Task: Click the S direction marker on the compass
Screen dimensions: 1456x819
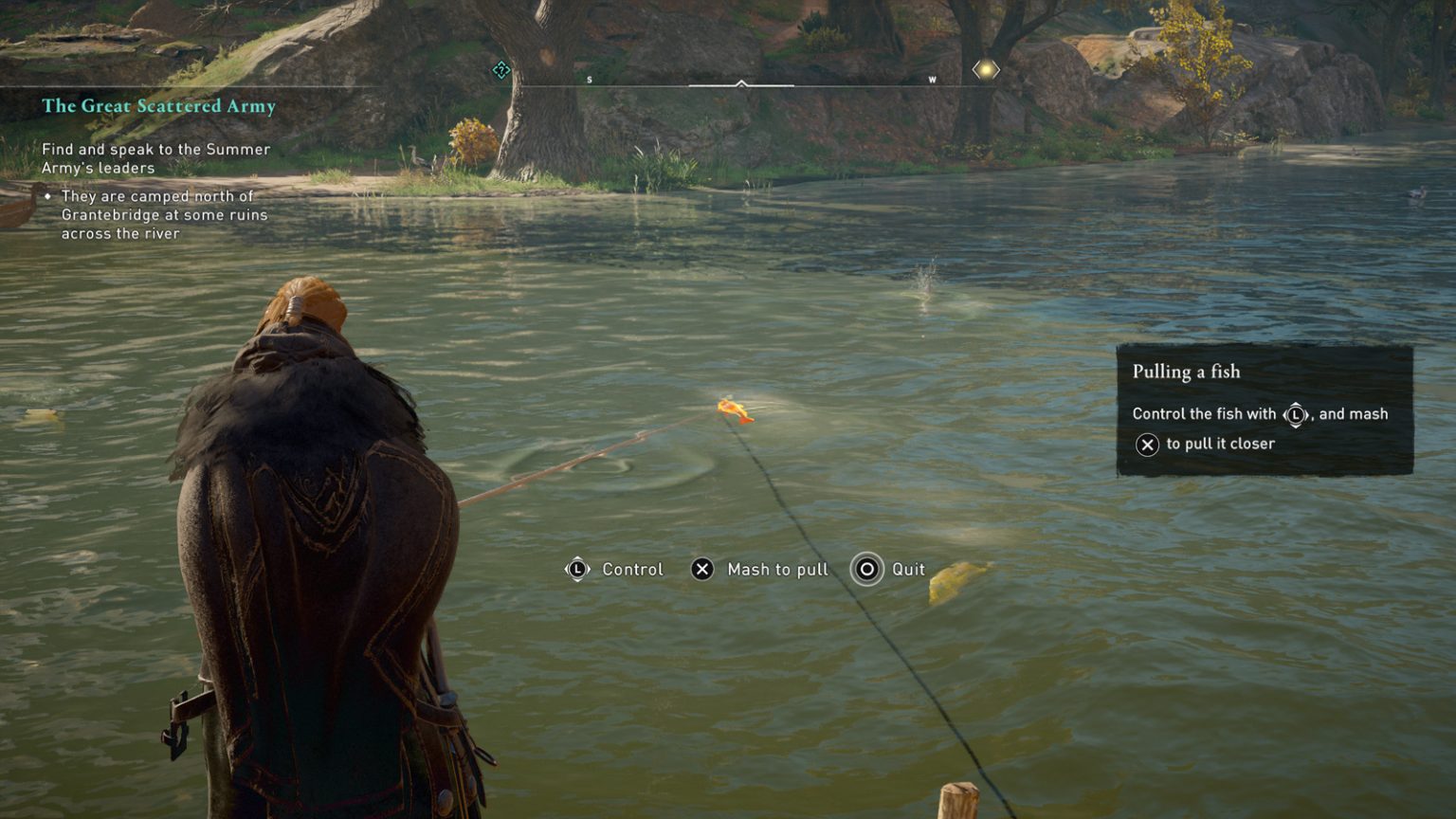Action: (x=590, y=81)
